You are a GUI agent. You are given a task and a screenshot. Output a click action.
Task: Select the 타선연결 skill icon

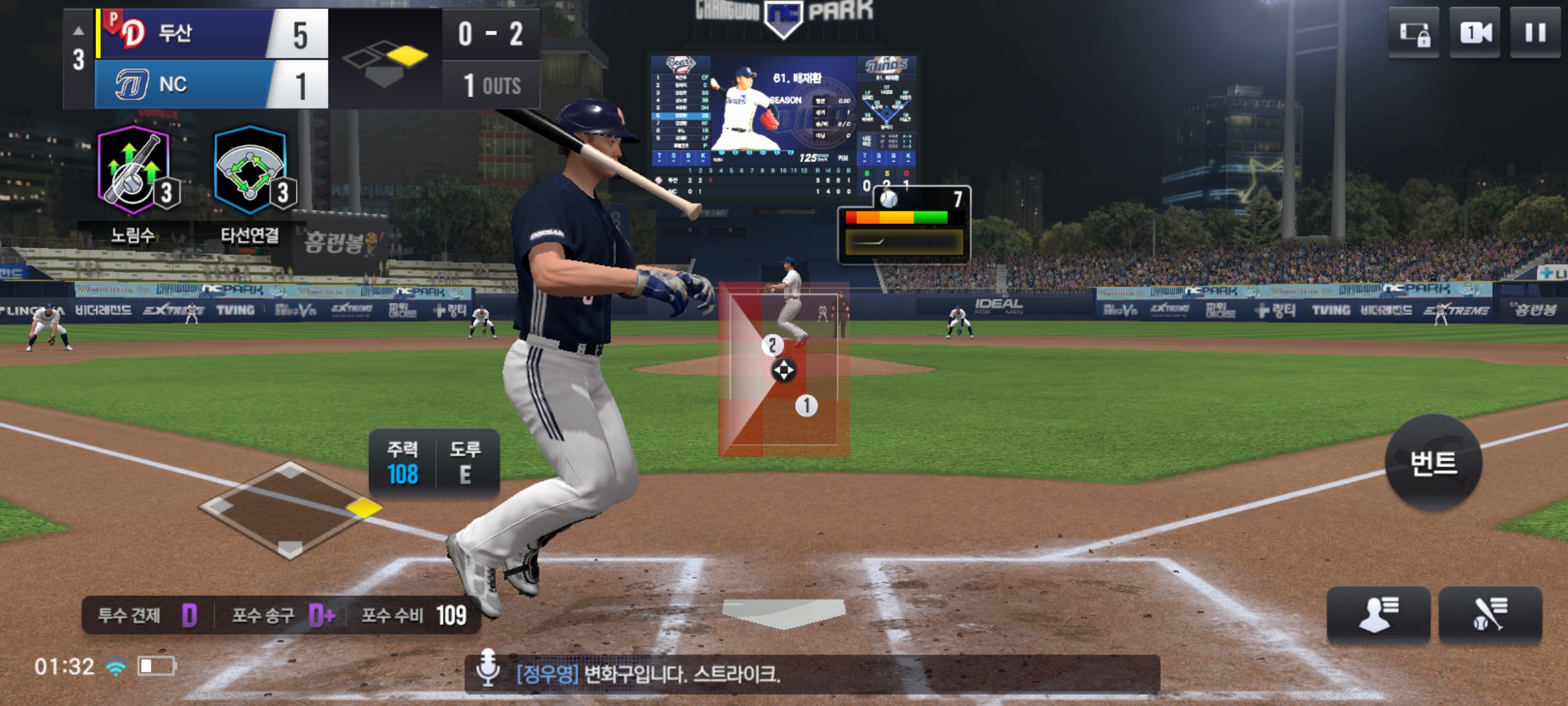pos(251,171)
